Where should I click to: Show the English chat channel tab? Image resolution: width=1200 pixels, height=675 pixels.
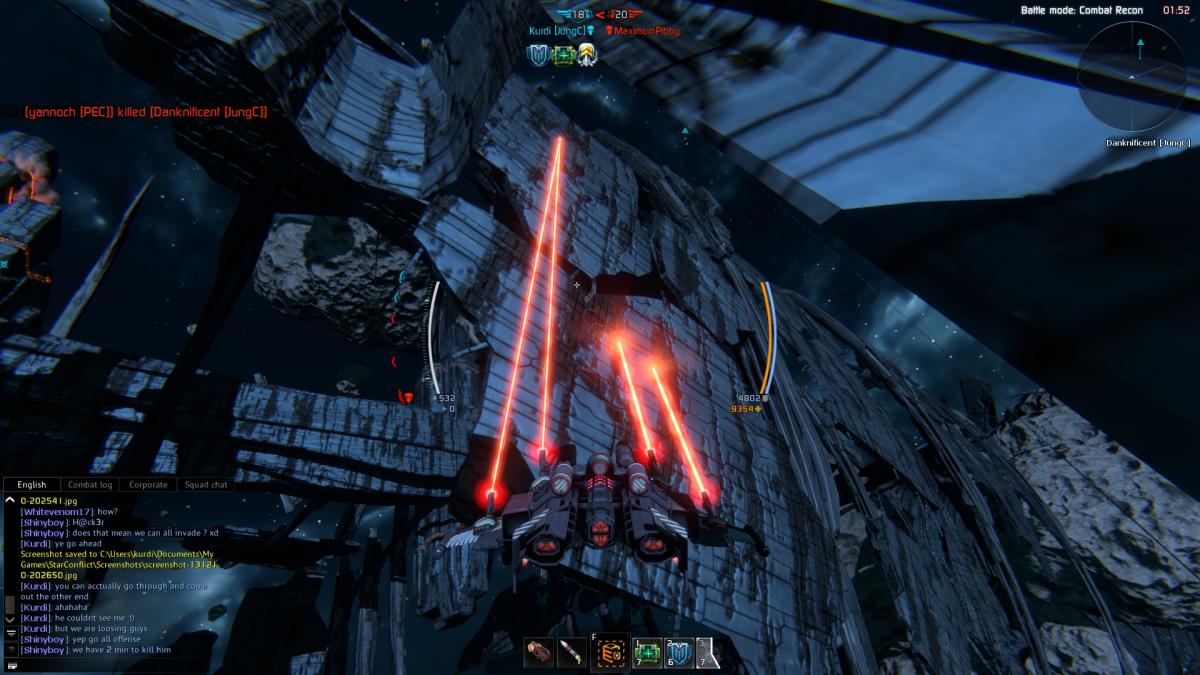(x=32, y=485)
